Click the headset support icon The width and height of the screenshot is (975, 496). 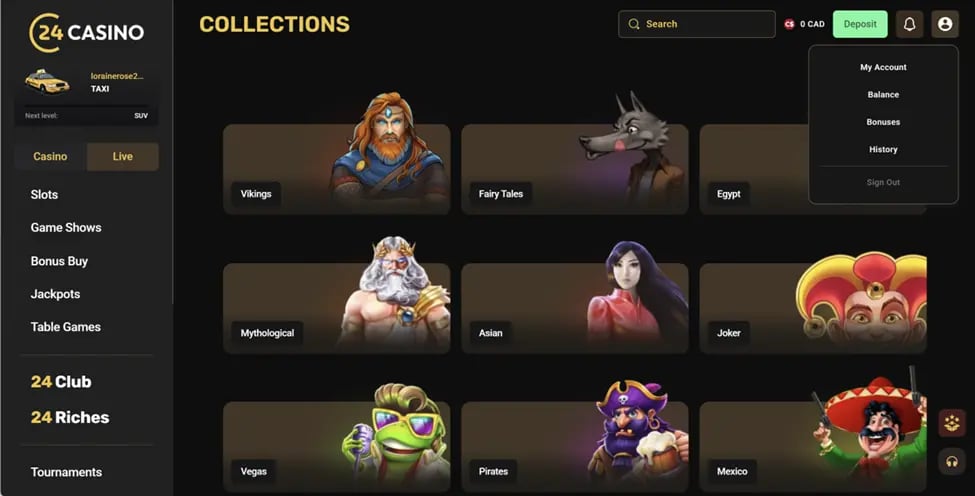tap(952, 461)
